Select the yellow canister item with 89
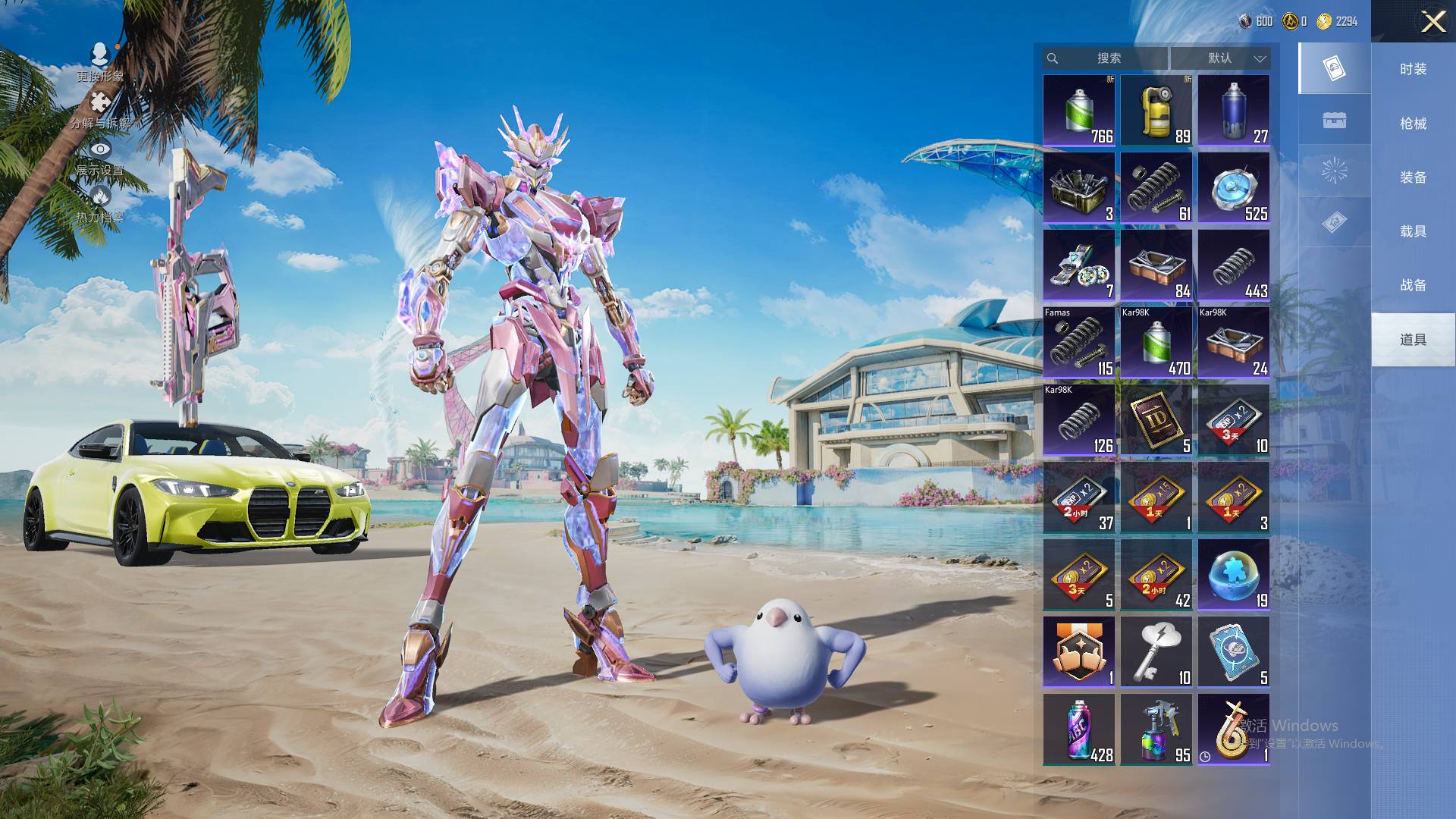The image size is (1456, 819). tap(1156, 111)
